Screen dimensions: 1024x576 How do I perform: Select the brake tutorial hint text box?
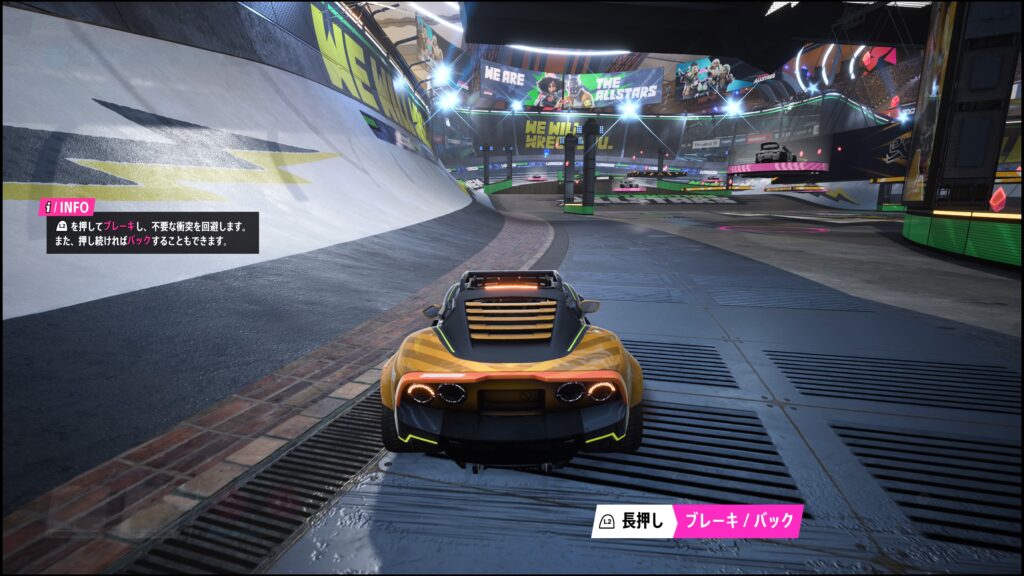[x=152, y=233]
